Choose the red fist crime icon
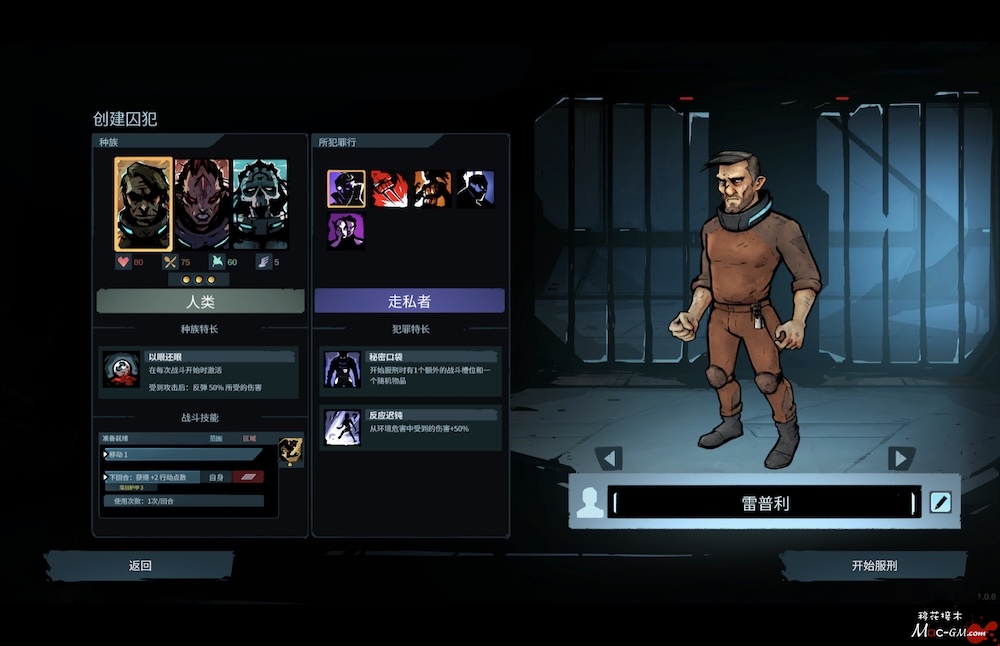Screen dimensions: 1000x646 pos(389,188)
